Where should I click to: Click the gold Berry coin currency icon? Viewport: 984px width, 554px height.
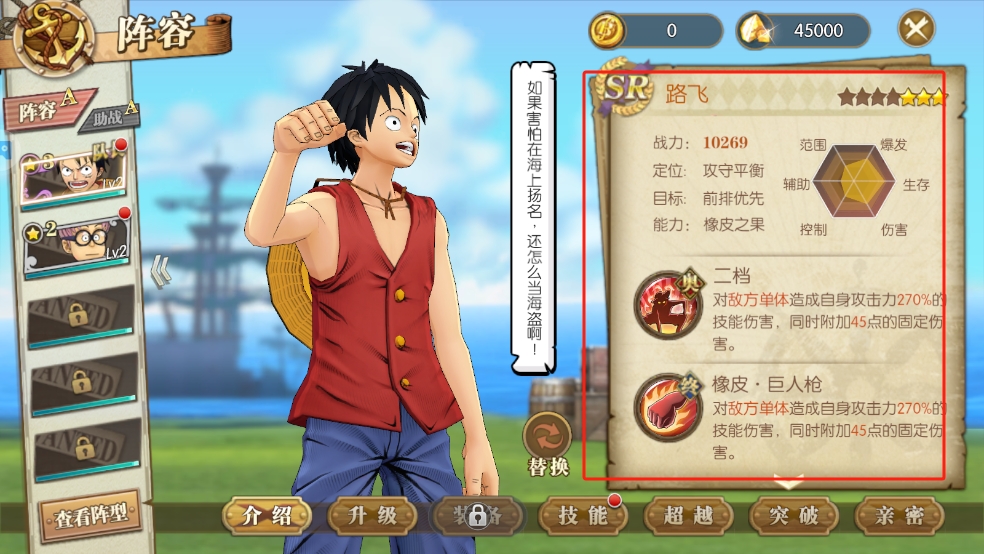point(607,30)
